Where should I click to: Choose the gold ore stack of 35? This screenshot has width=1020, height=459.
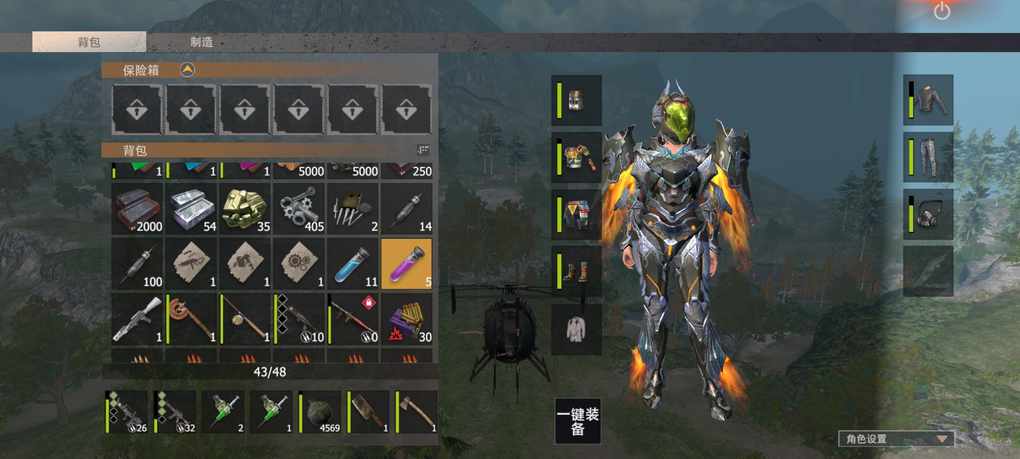click(x=245, y=207)
